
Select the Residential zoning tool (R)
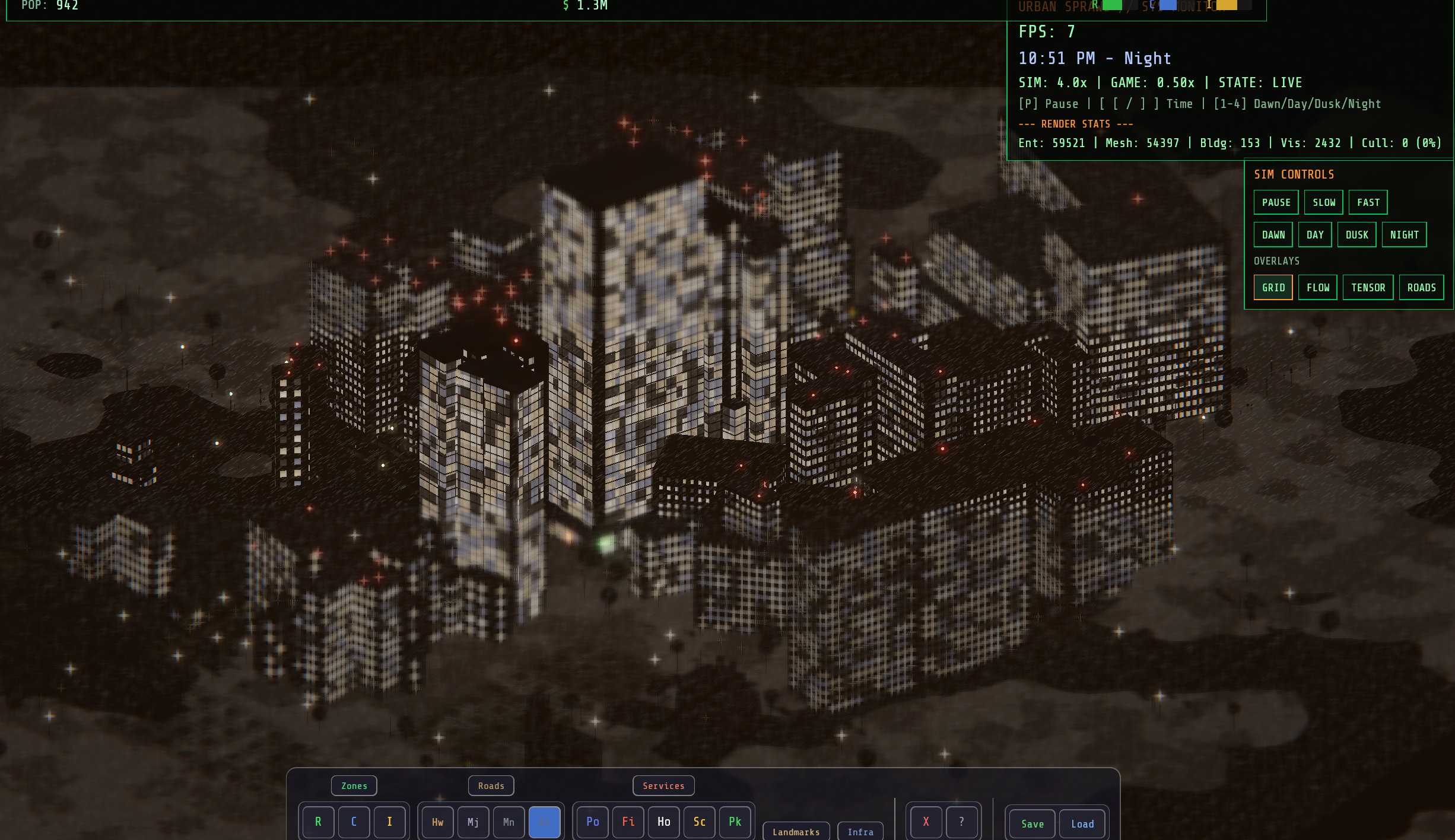tap(318, 822)
